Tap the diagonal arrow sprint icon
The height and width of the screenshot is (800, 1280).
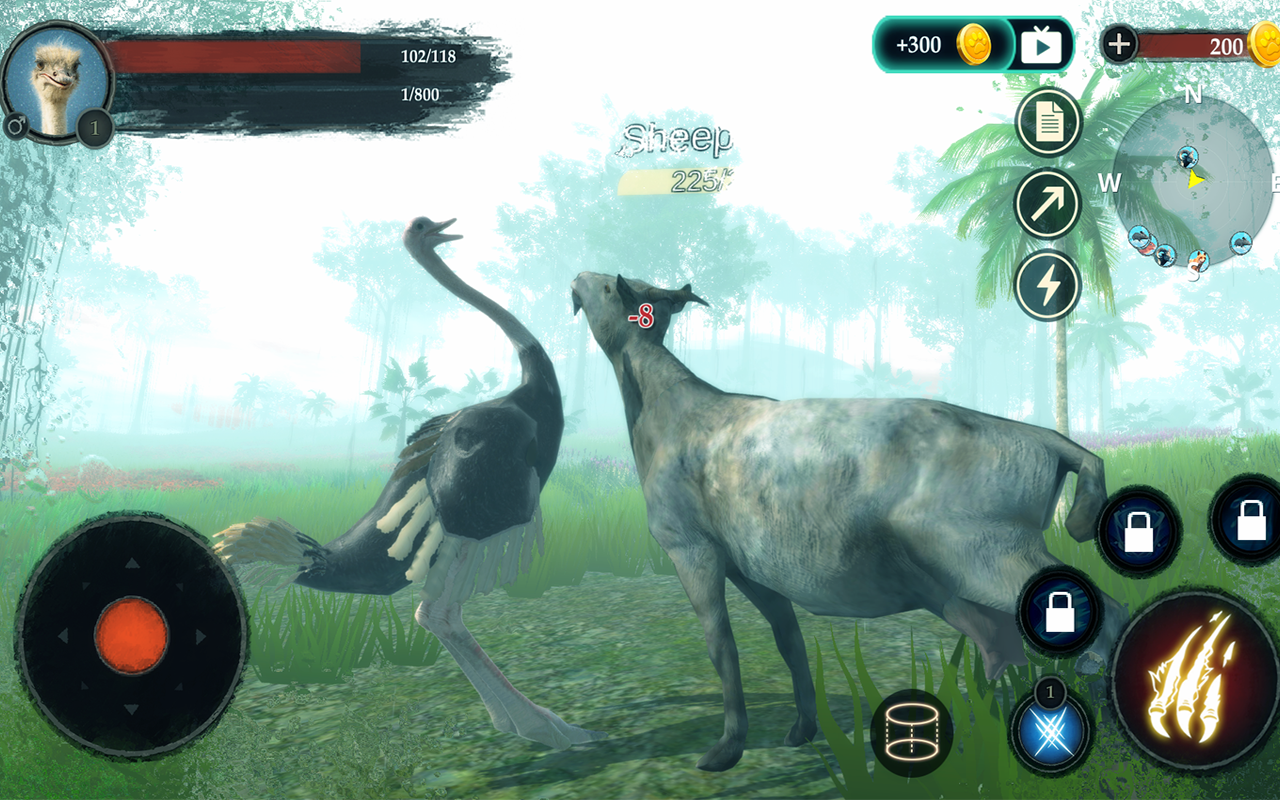[1047, 203]
